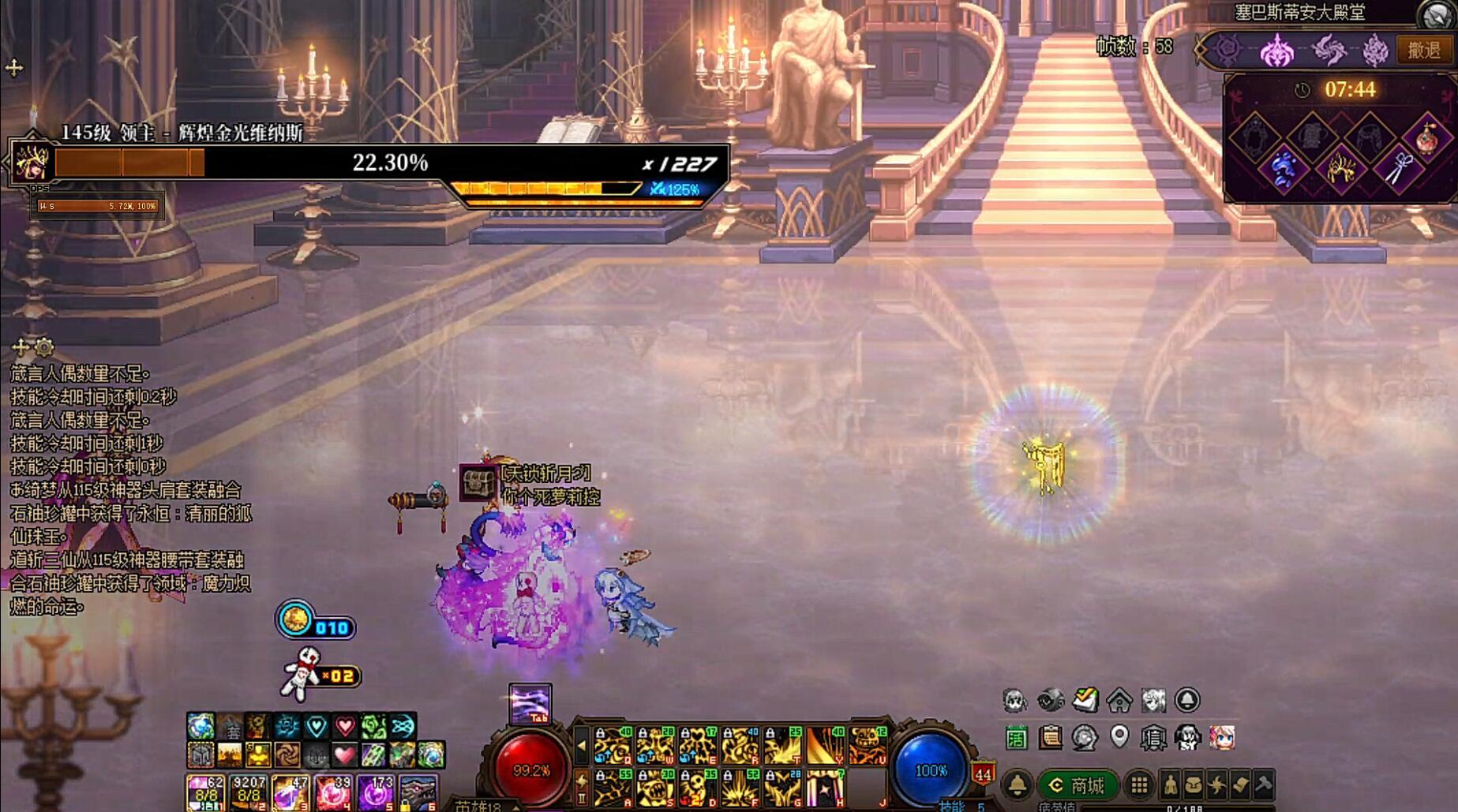1458x812 pixels.
Task: Open the inventory bag button
Action: click(1194, 785)
